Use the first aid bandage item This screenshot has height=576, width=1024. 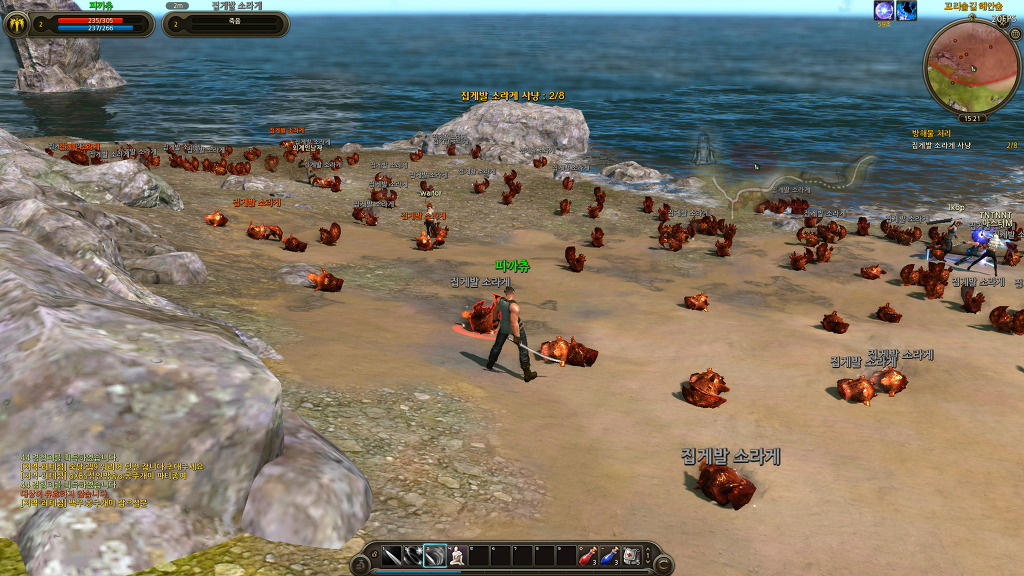(x=631, y=556)
